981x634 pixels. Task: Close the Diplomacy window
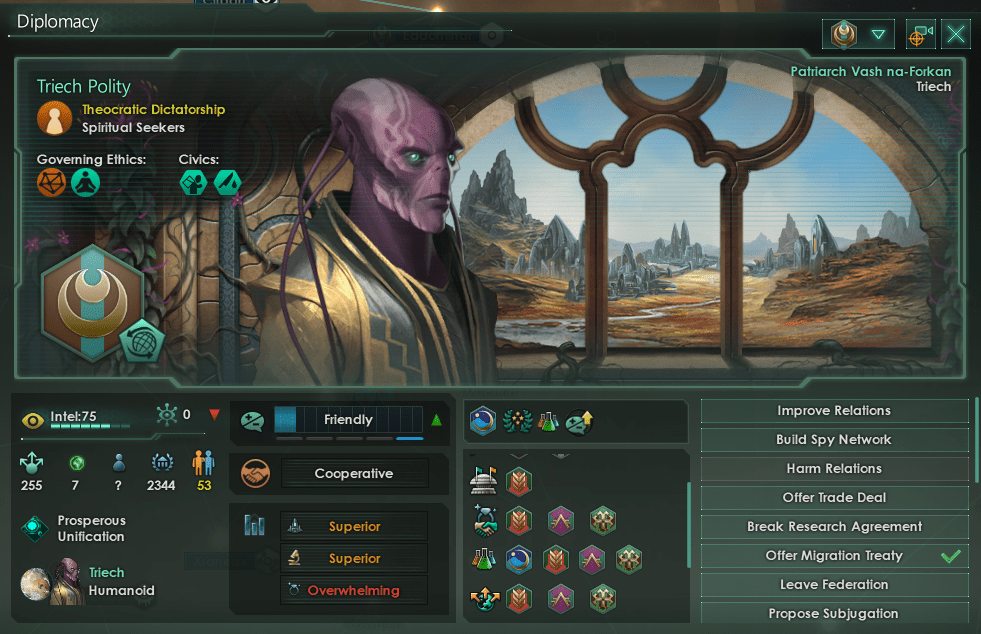(956, 35)
